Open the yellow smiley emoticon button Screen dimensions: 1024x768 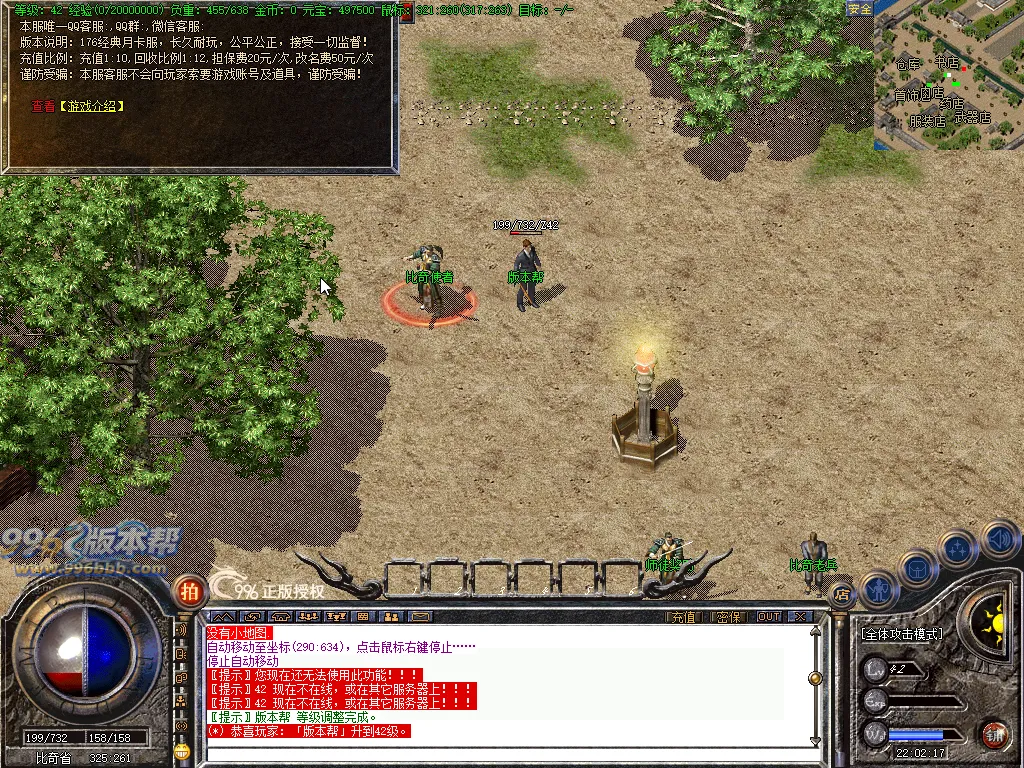181,751
